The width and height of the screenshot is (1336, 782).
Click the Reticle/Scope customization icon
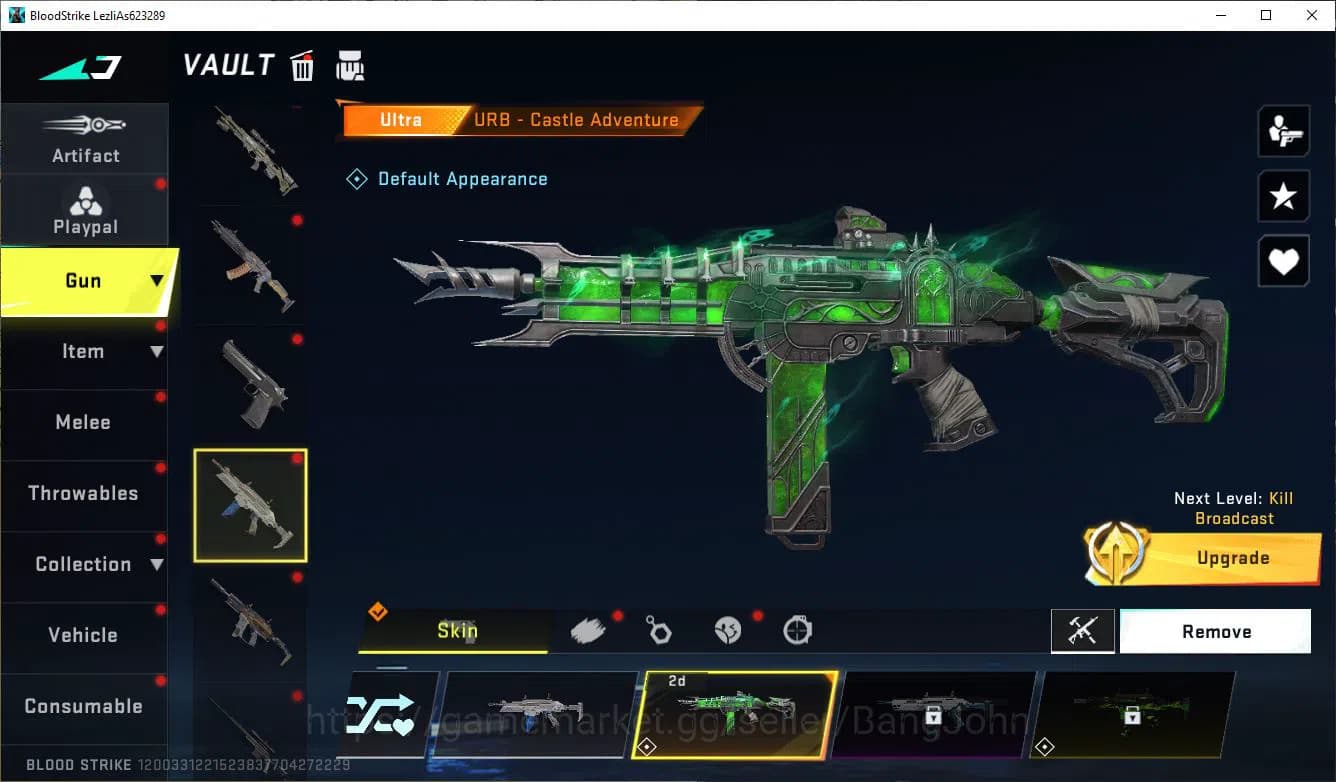tap(797, 629)
